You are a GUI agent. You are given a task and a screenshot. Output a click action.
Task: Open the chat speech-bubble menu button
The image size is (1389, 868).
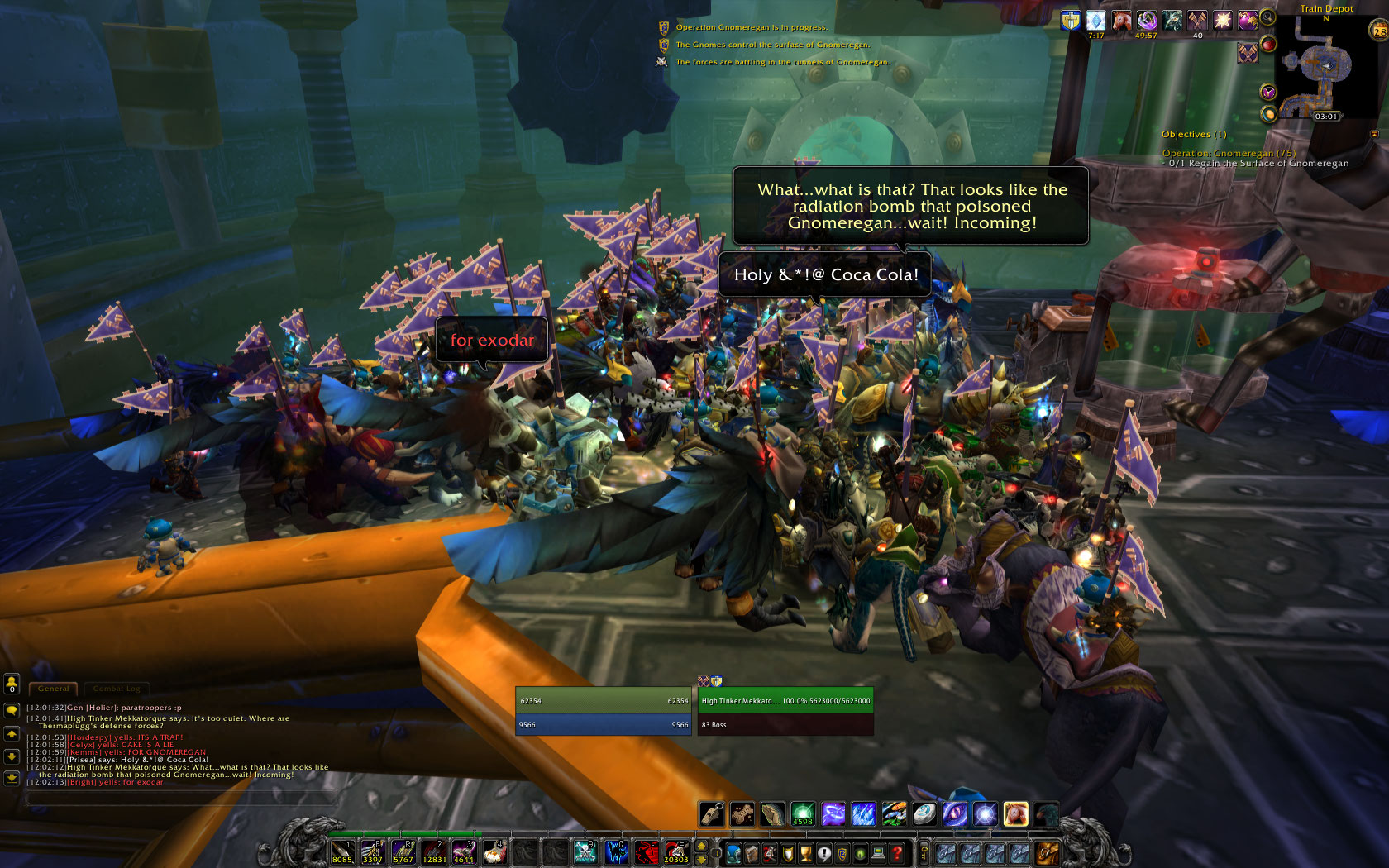[x=12, y=710]
